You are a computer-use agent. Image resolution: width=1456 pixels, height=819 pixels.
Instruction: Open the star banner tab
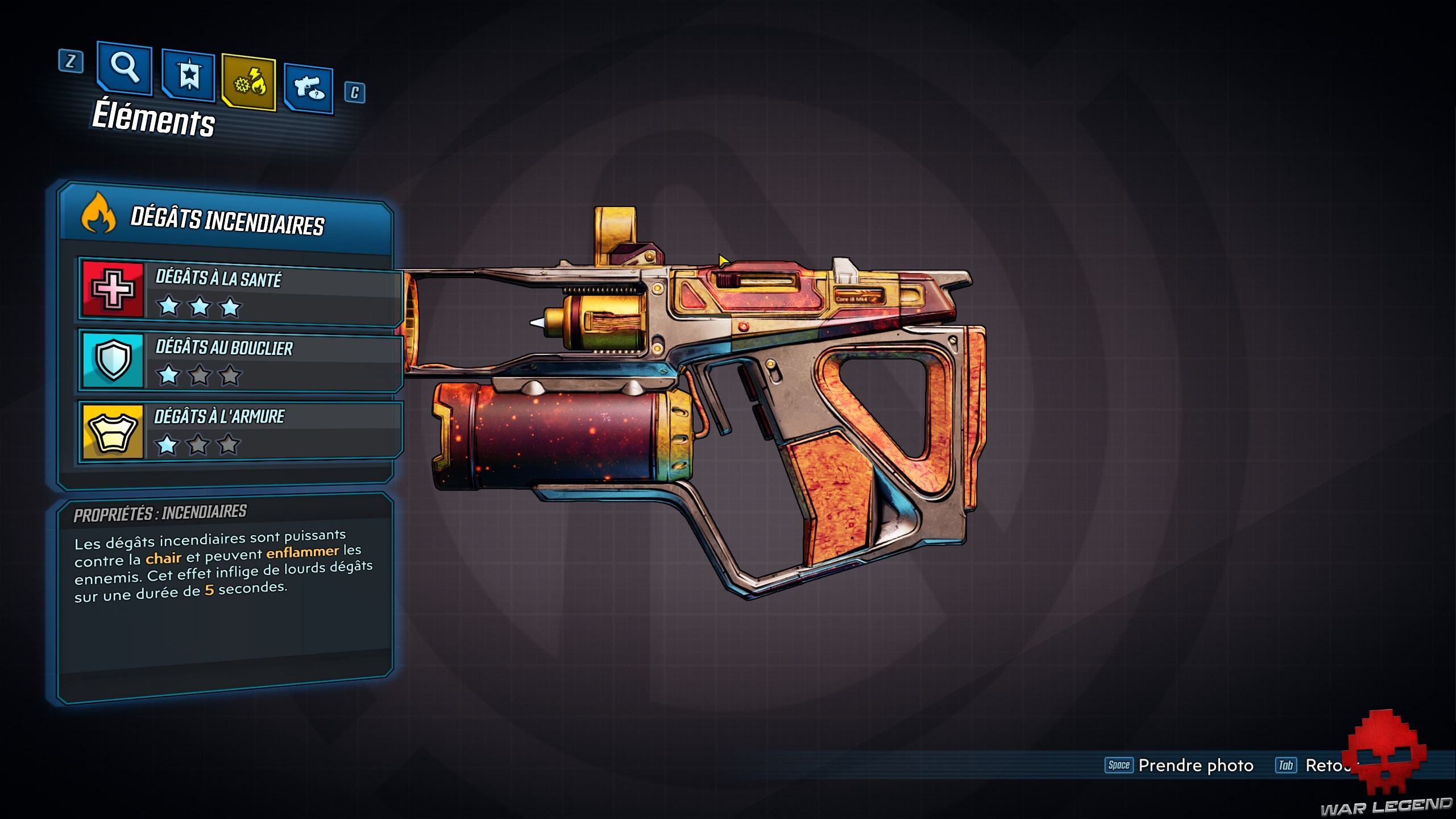click(188, 76)
